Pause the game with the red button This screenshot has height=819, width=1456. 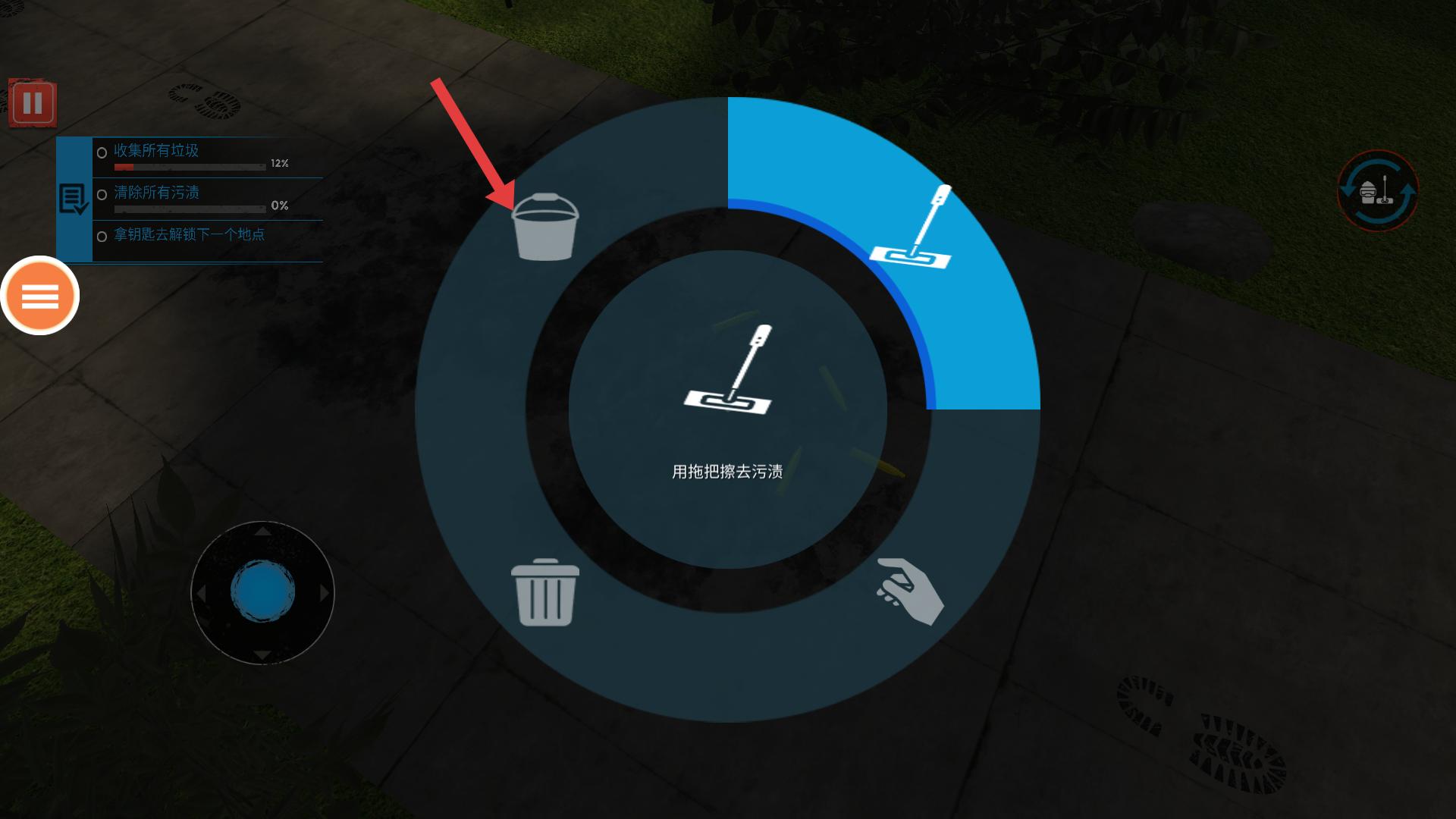(33, 103)
